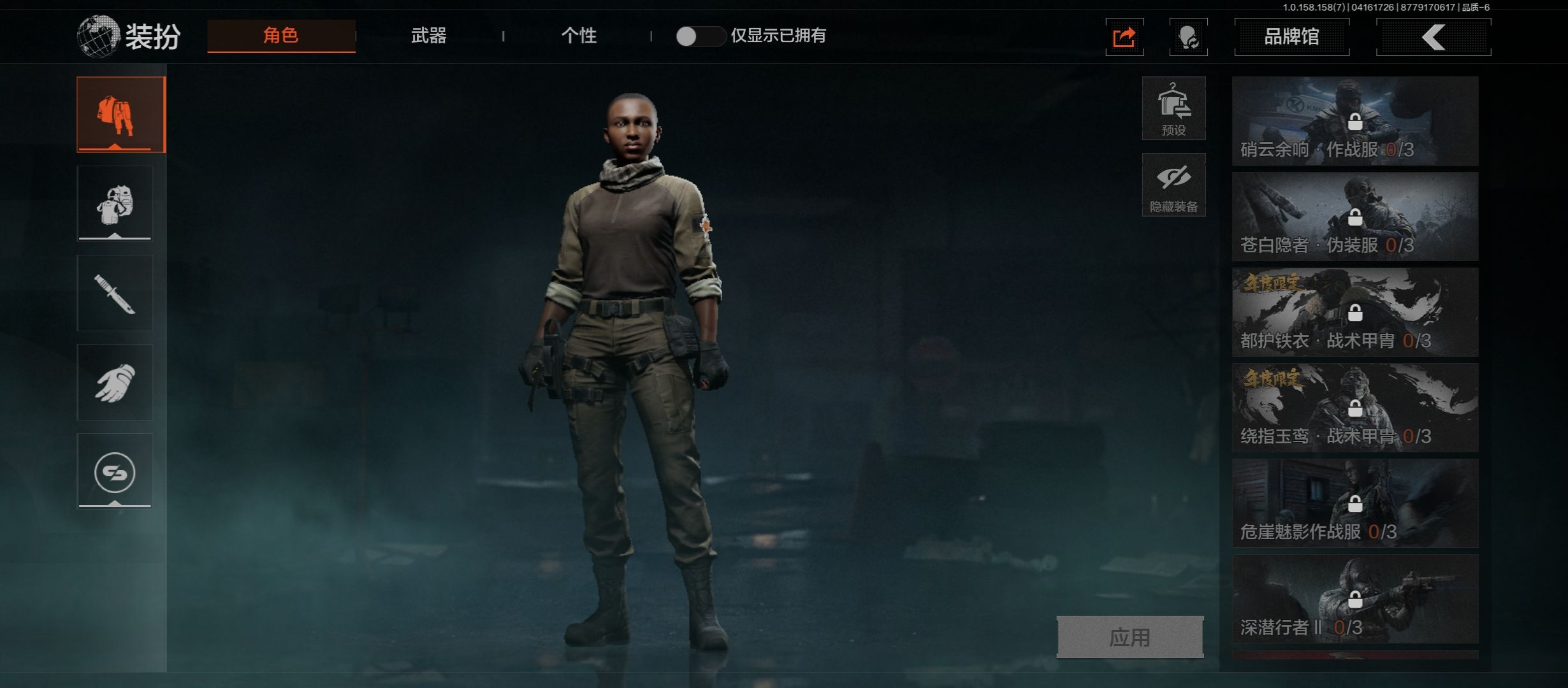The width and height of the screenshot is (1568, 688).
Task: Go back with the arrow button
Action: tap(1434, 37)
